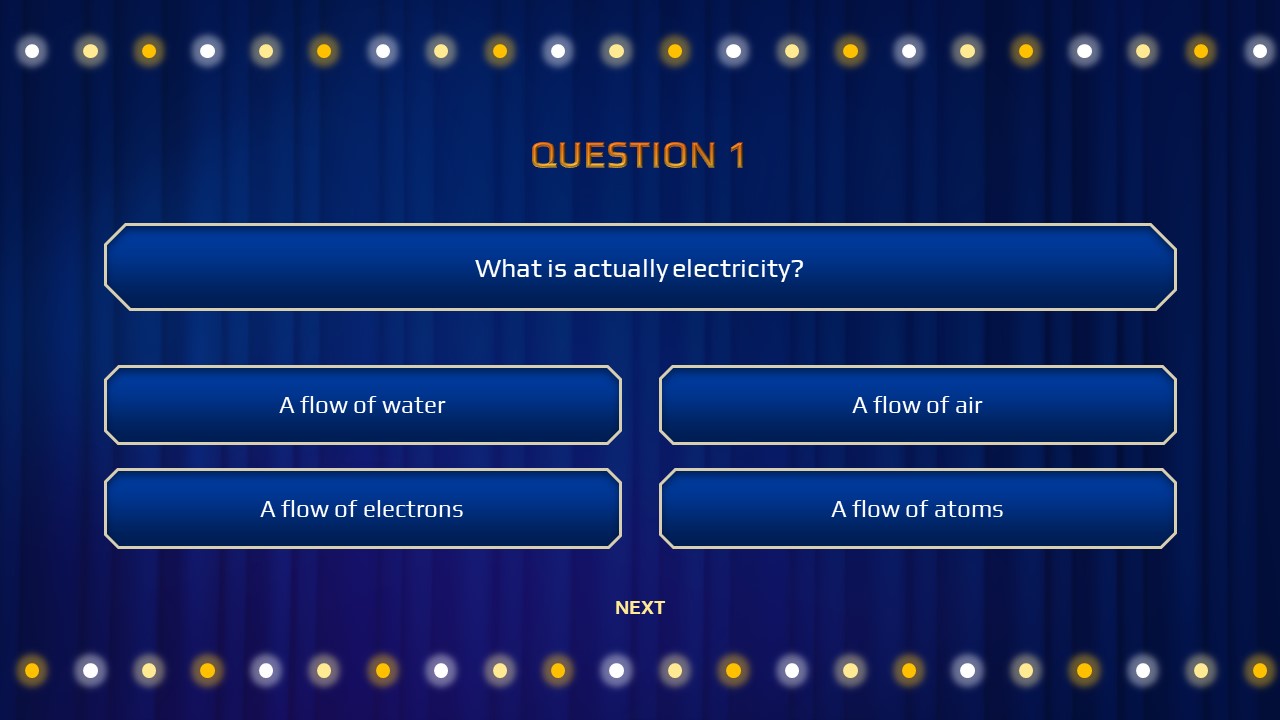Click an orange light above QUESTION 1 title
This screenshot has height=720, width=1280.
674,49
